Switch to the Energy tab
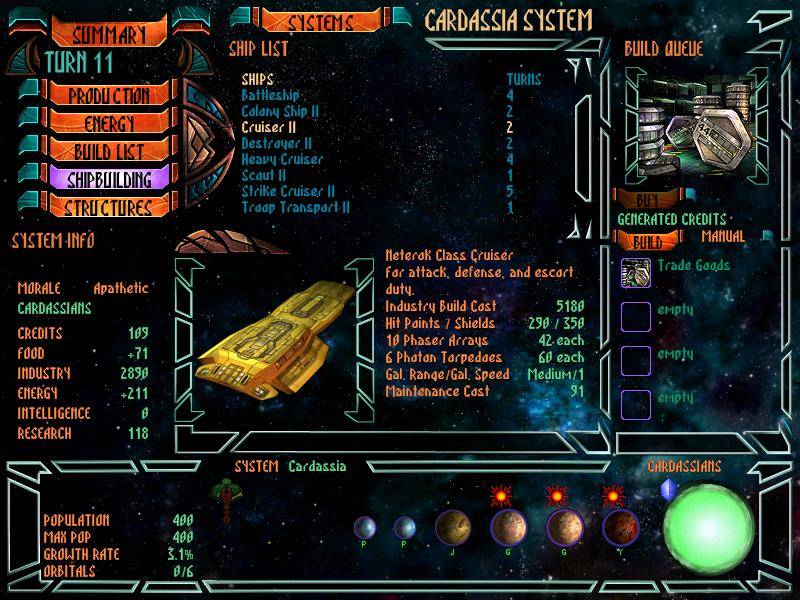Screen dimensions: 800x600 point(109,124)
